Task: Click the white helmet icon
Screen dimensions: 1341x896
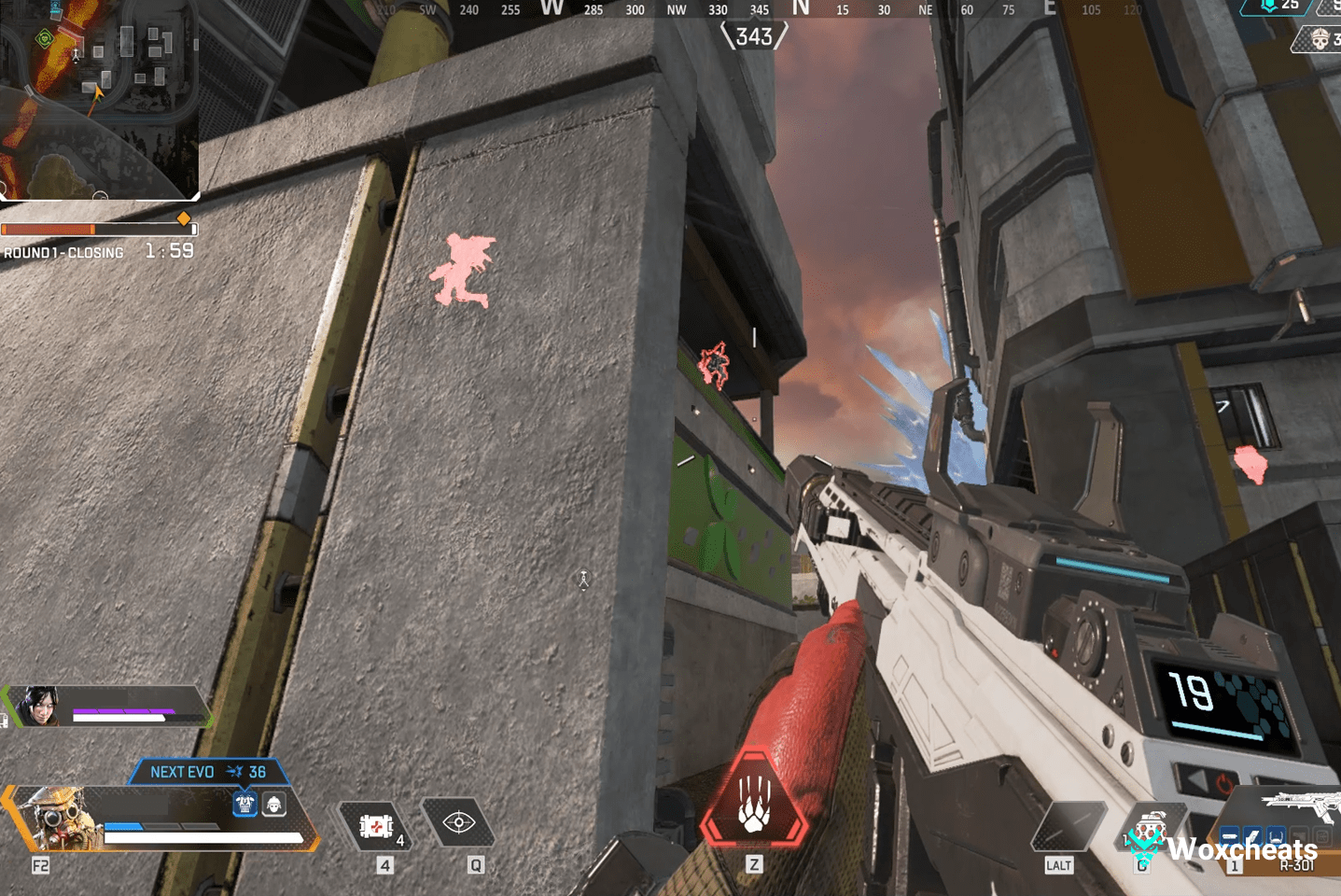Action: pos(274,804)
